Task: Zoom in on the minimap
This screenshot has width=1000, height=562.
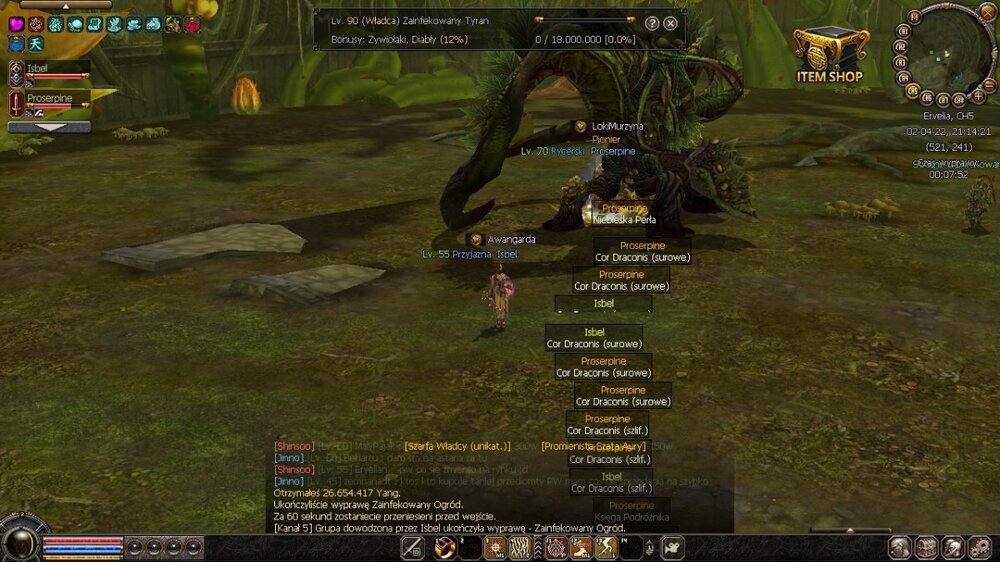Action: coord(977,97)
